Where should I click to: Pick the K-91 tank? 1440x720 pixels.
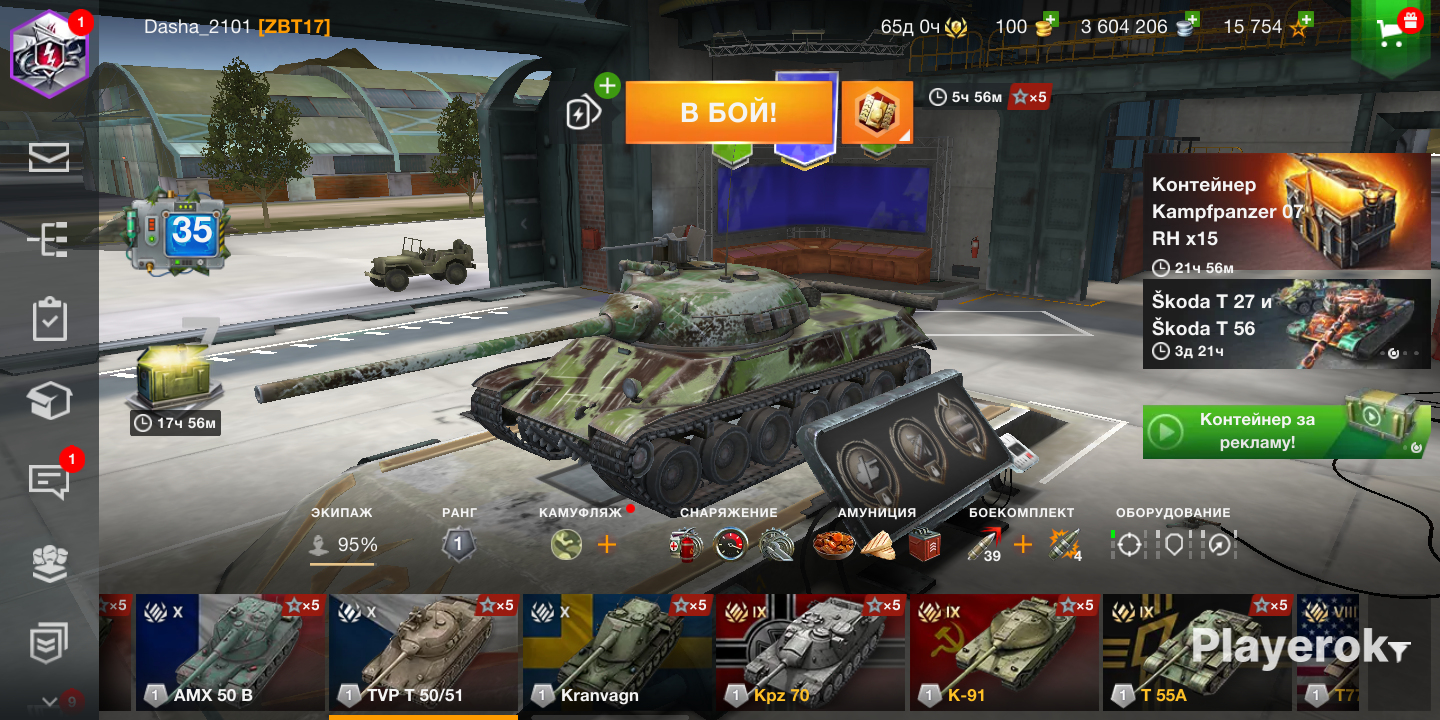1003,650
